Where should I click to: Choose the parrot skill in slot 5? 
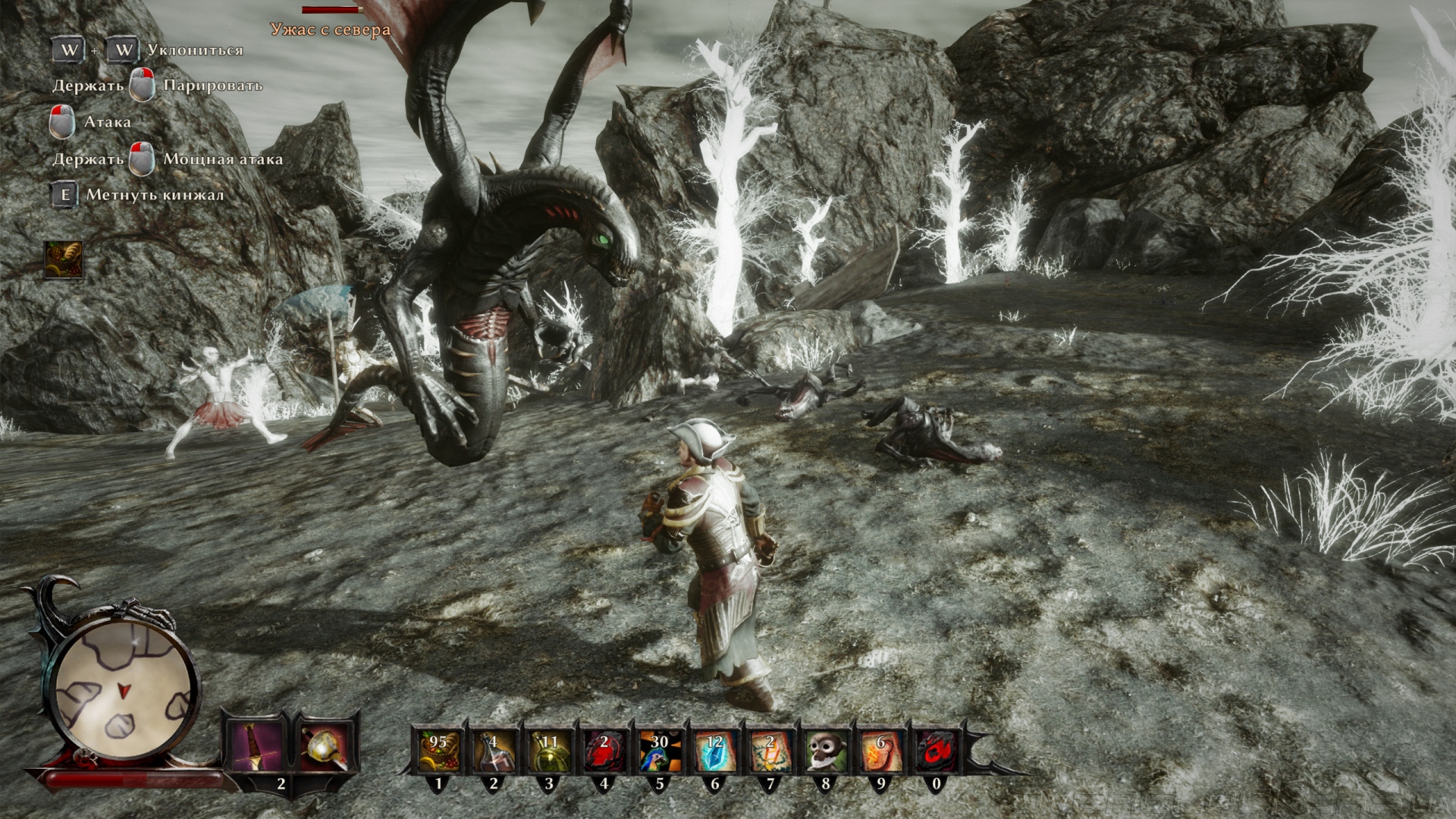pos(659,751)
